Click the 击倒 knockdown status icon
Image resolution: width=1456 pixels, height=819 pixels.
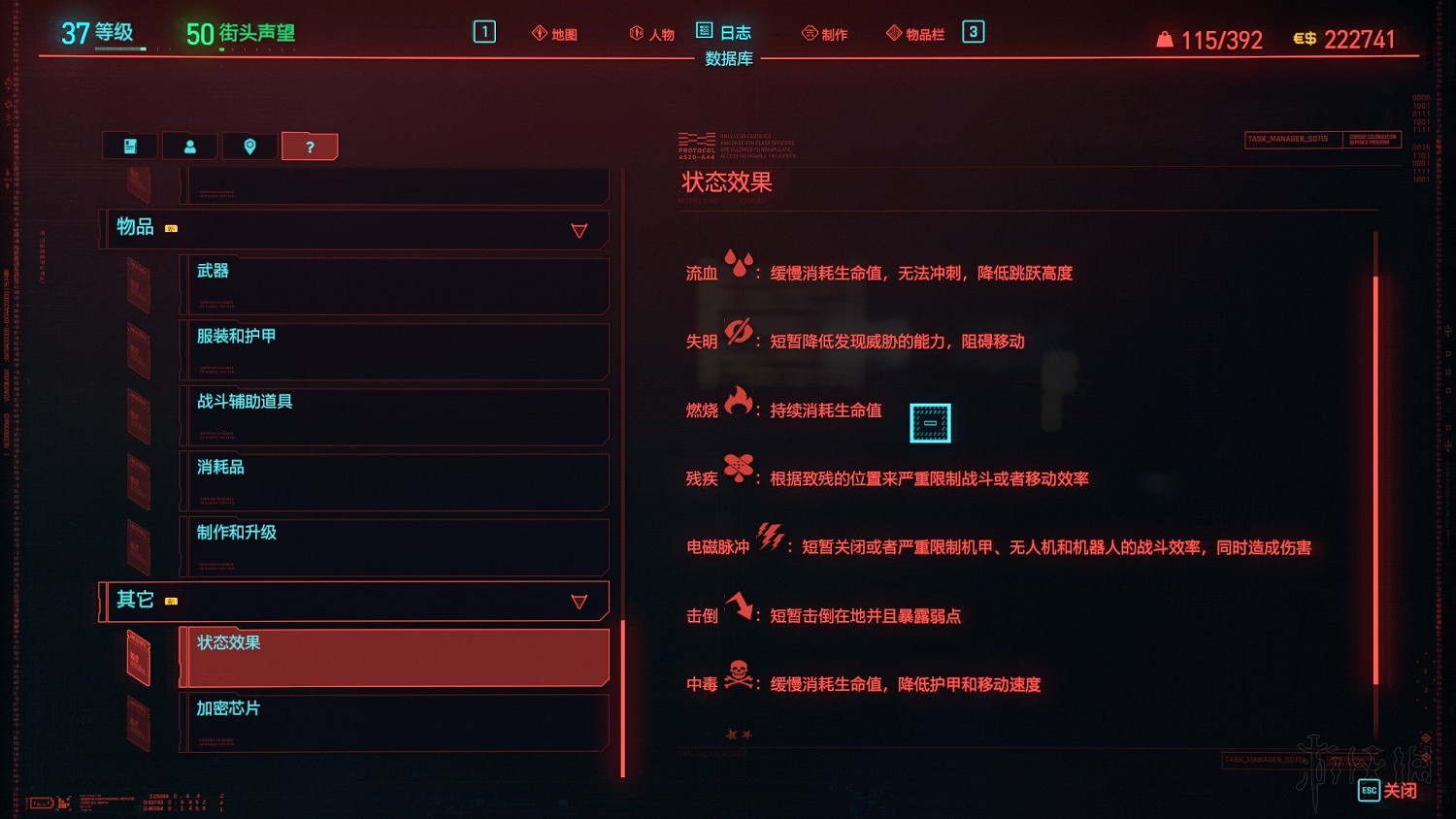click(x=741, y=611)
